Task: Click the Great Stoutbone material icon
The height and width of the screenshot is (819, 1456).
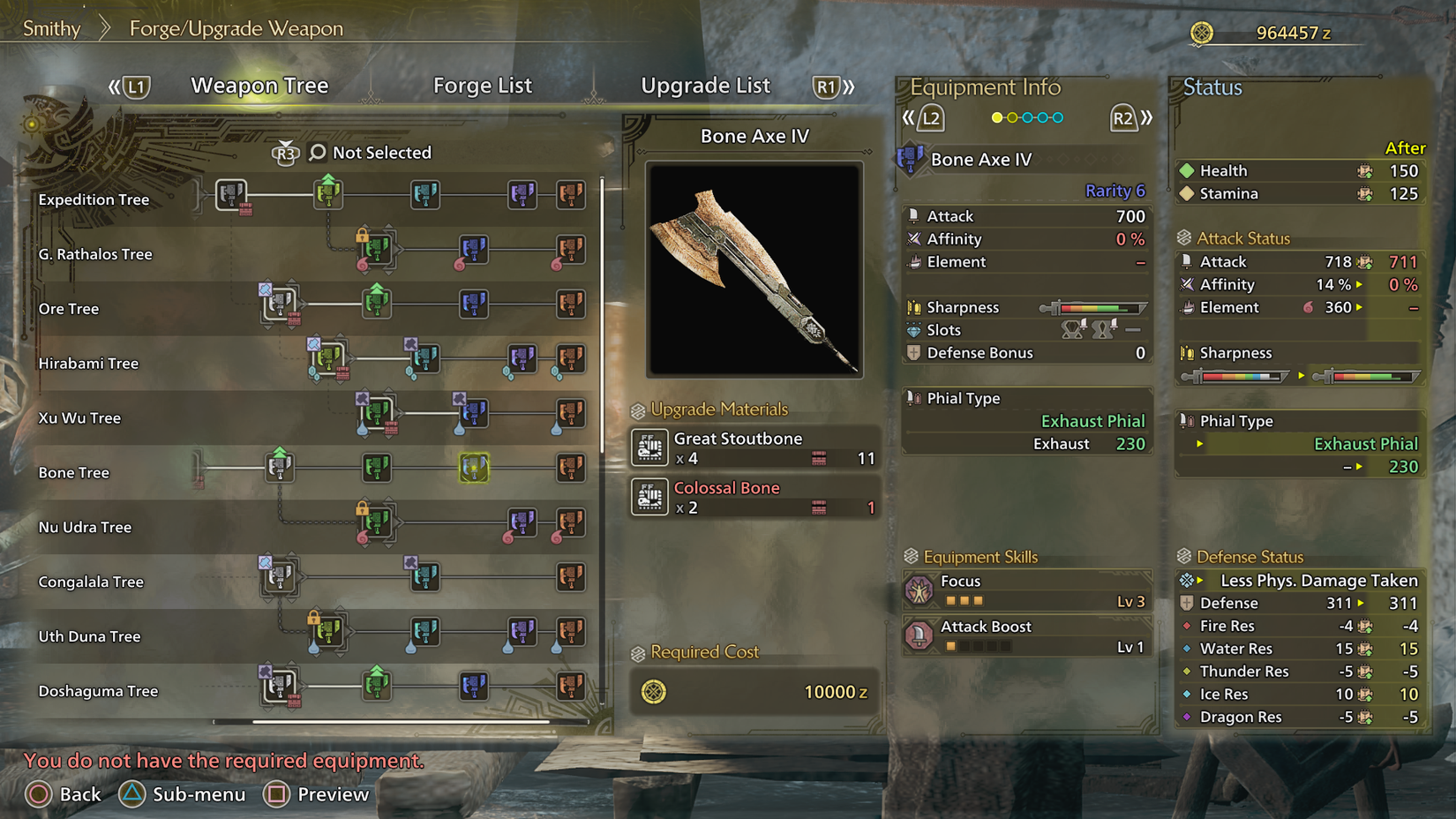Action: click(x=649, y=448)
